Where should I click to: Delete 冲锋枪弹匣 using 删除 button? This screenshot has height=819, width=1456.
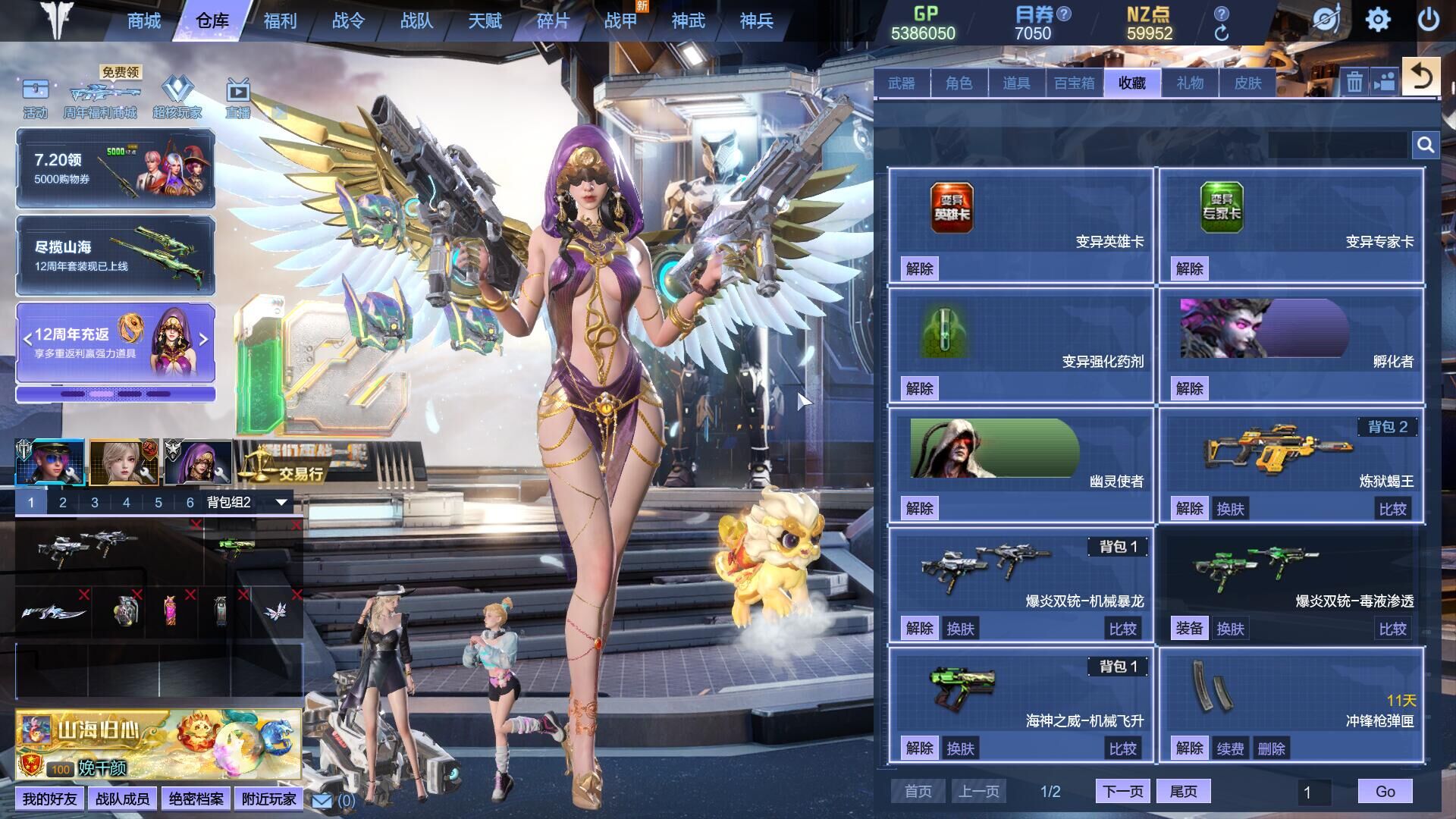click(1271, 748)
